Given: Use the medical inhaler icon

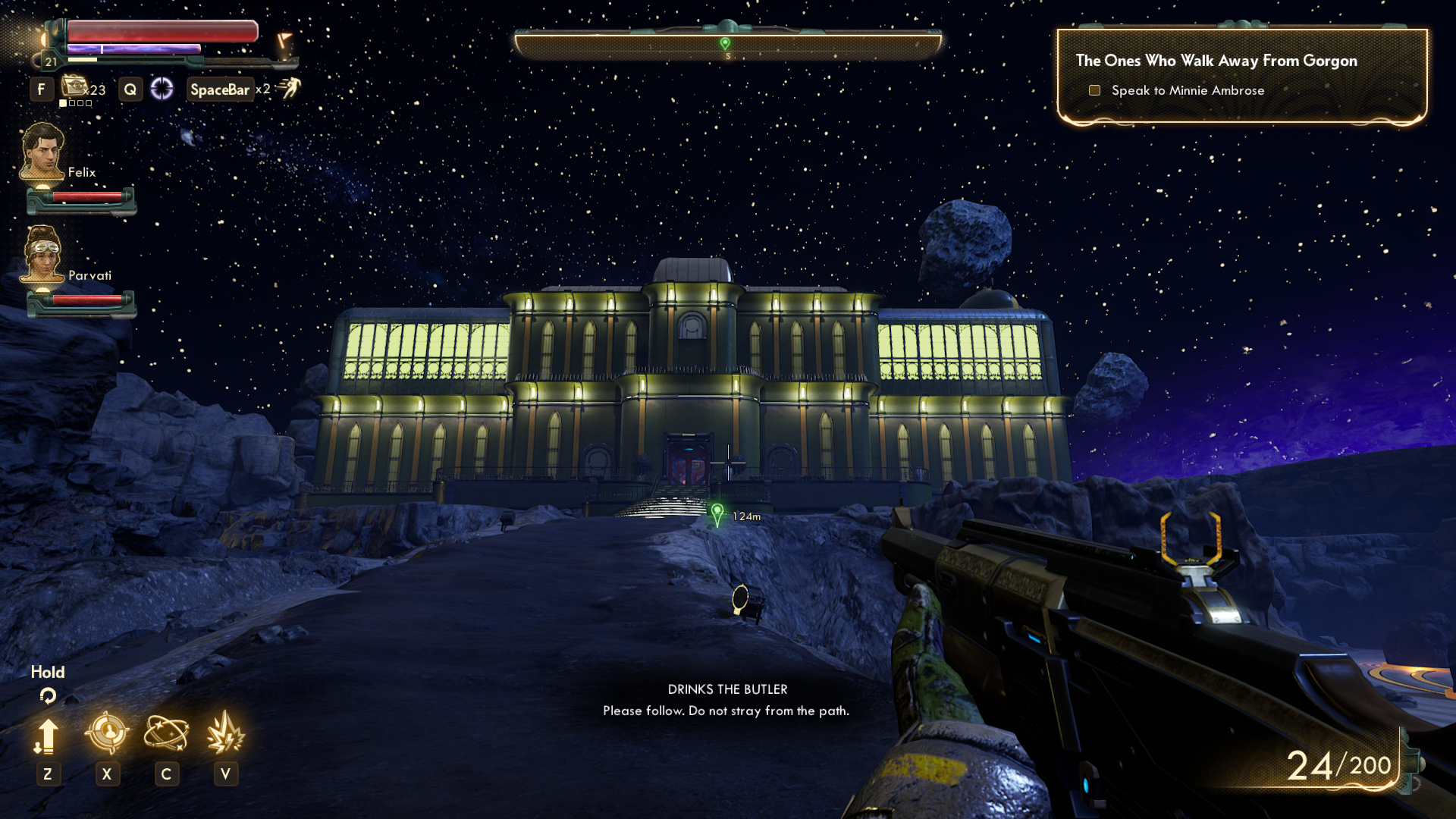Looking at the screenshot, I should click(74, 86).
